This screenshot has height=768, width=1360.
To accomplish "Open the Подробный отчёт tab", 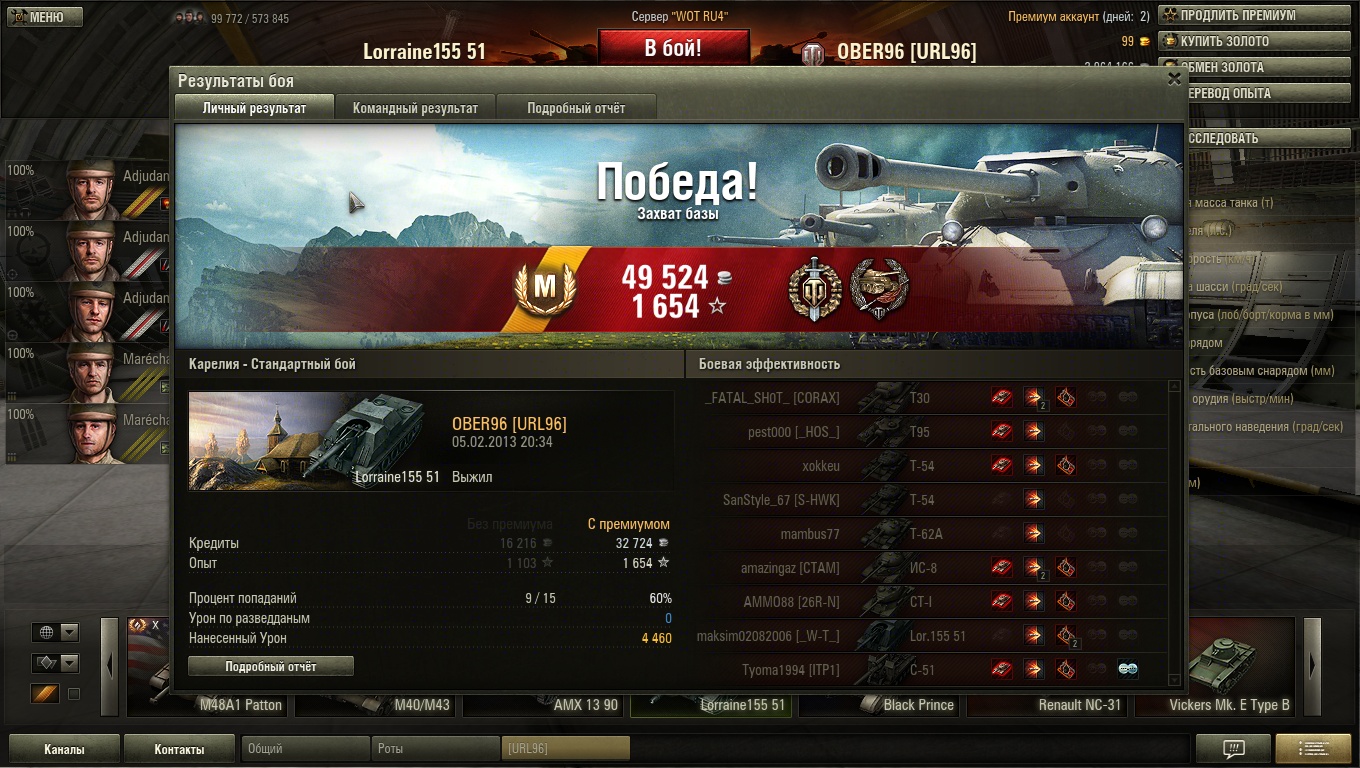I will point(576,108).
